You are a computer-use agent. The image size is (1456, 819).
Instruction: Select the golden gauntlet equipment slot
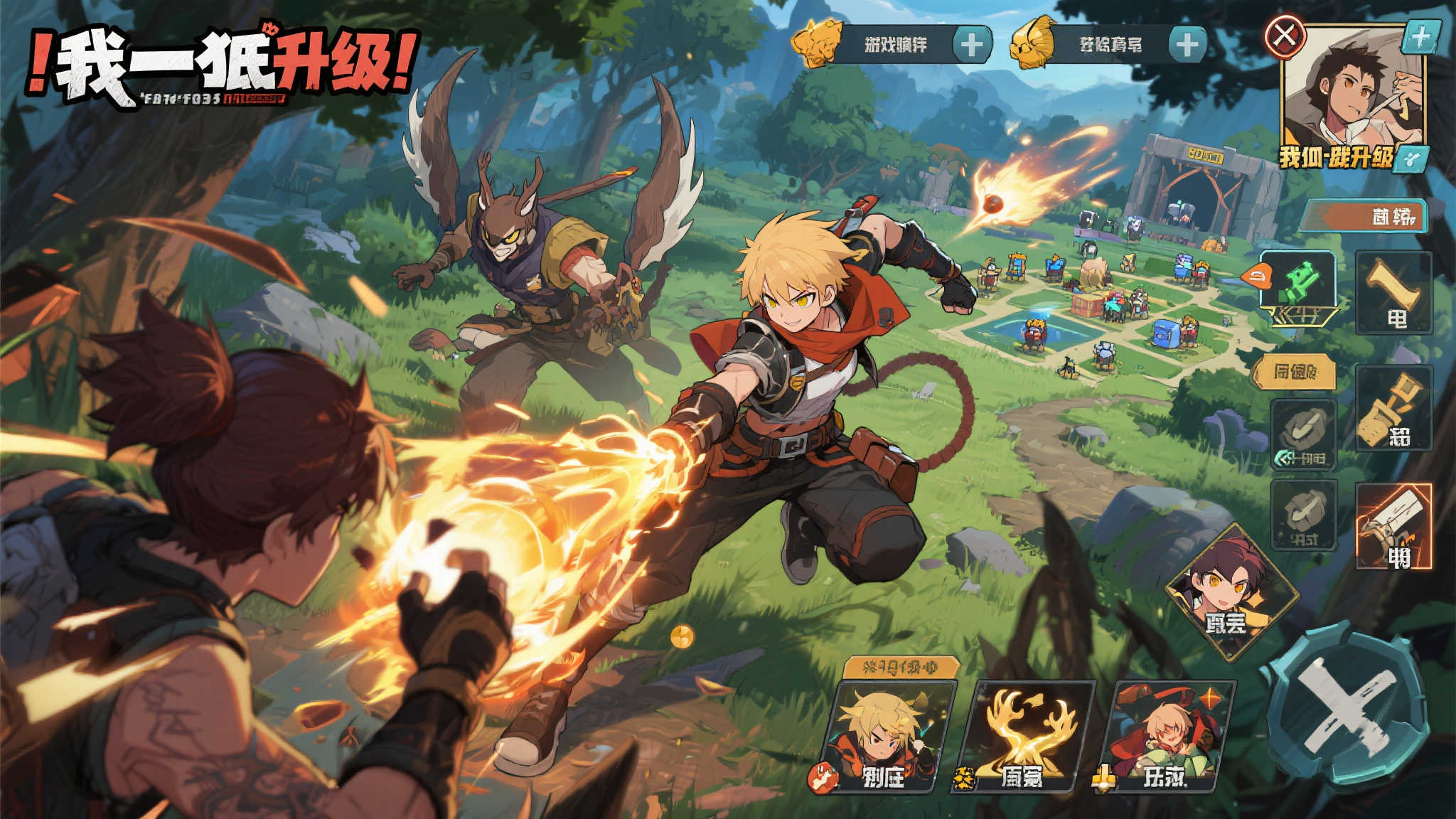point(1393,408)
